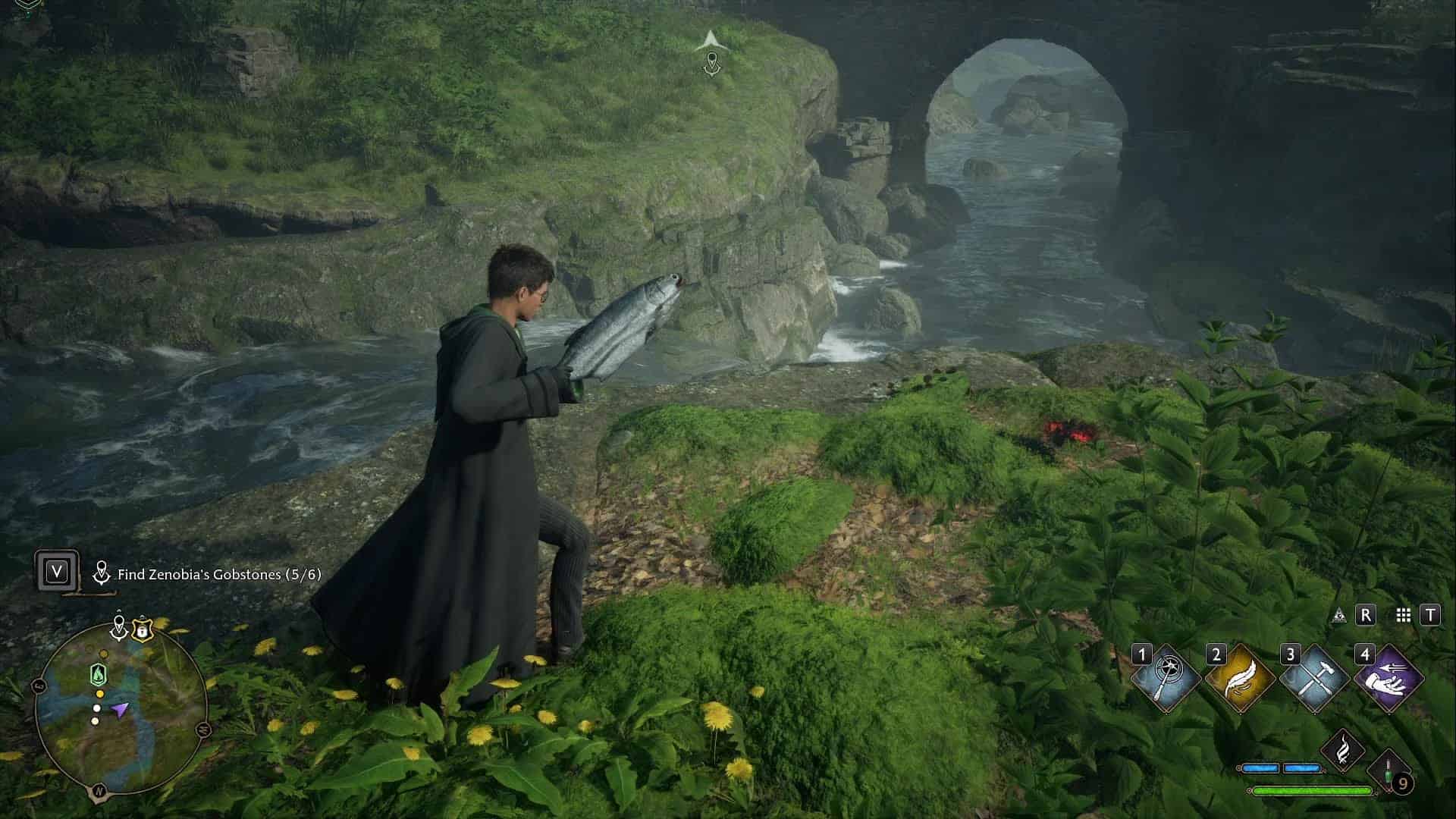Screen dimensions: 1456x819
Task: Click the Revelio eye-in-triangle icon
Action: (x=1339, y=615)
